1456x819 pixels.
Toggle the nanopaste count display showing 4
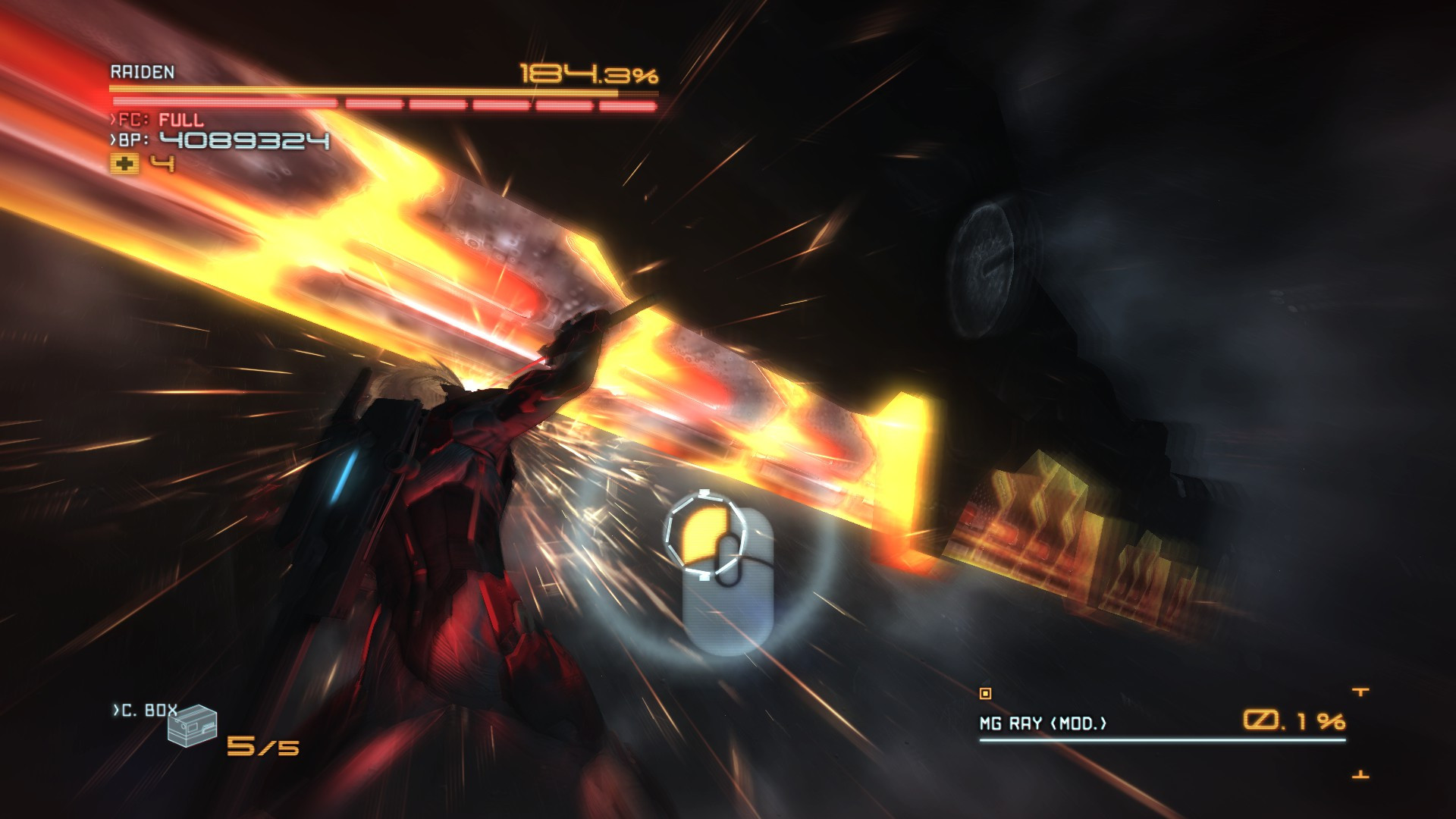tap(164, 163)
